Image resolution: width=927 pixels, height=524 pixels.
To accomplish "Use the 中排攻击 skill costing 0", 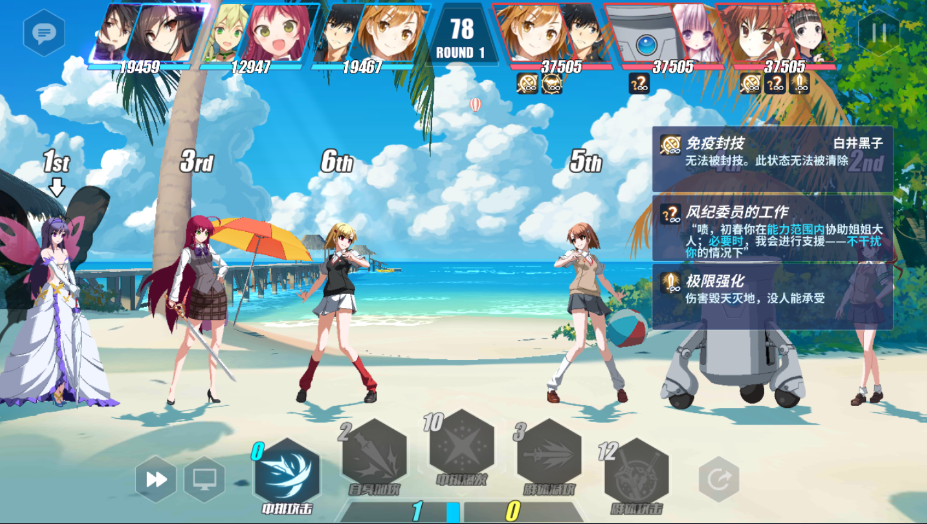I will 287,473.
